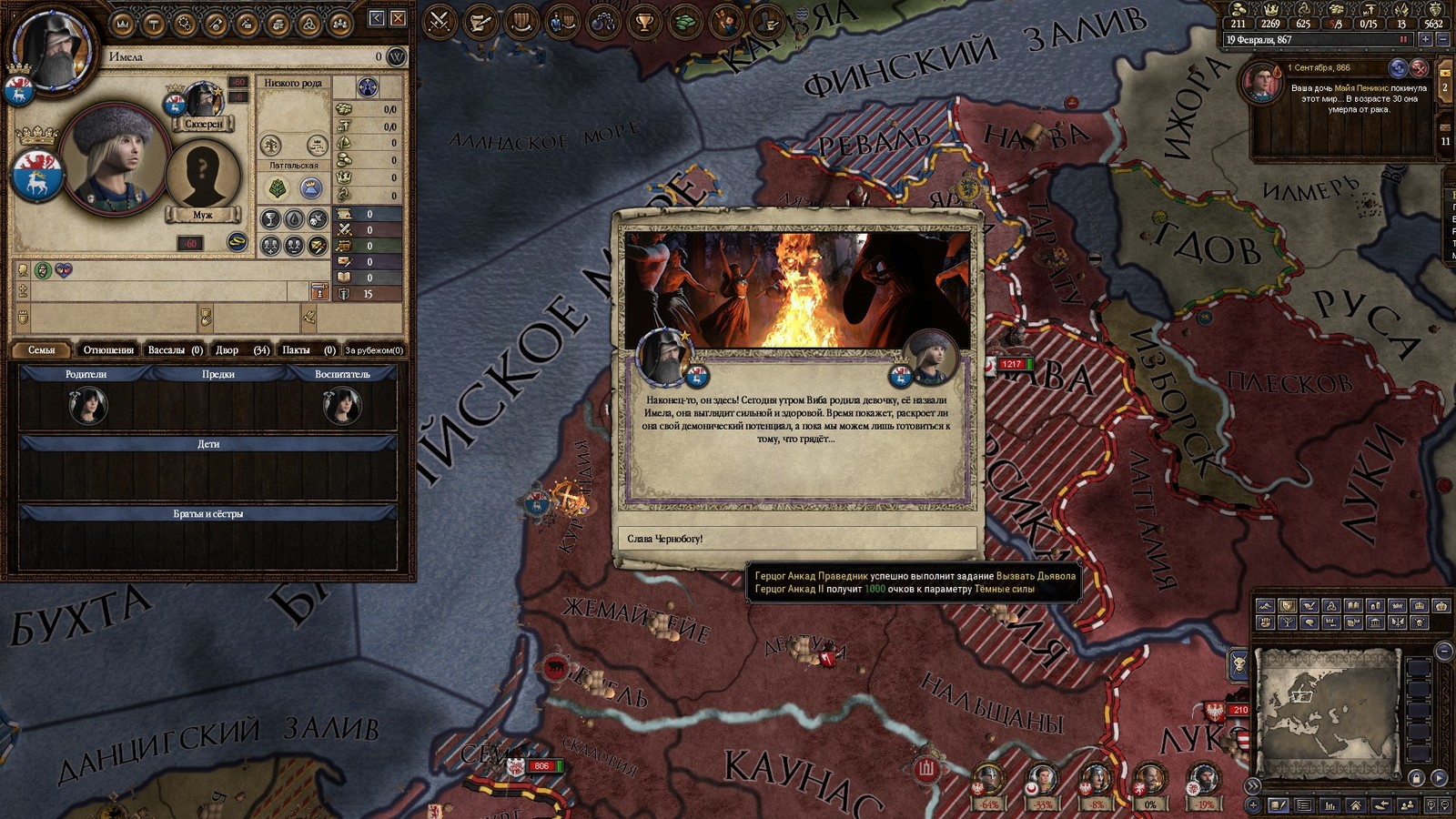Go back using the character panel arrow

(377, 18)
